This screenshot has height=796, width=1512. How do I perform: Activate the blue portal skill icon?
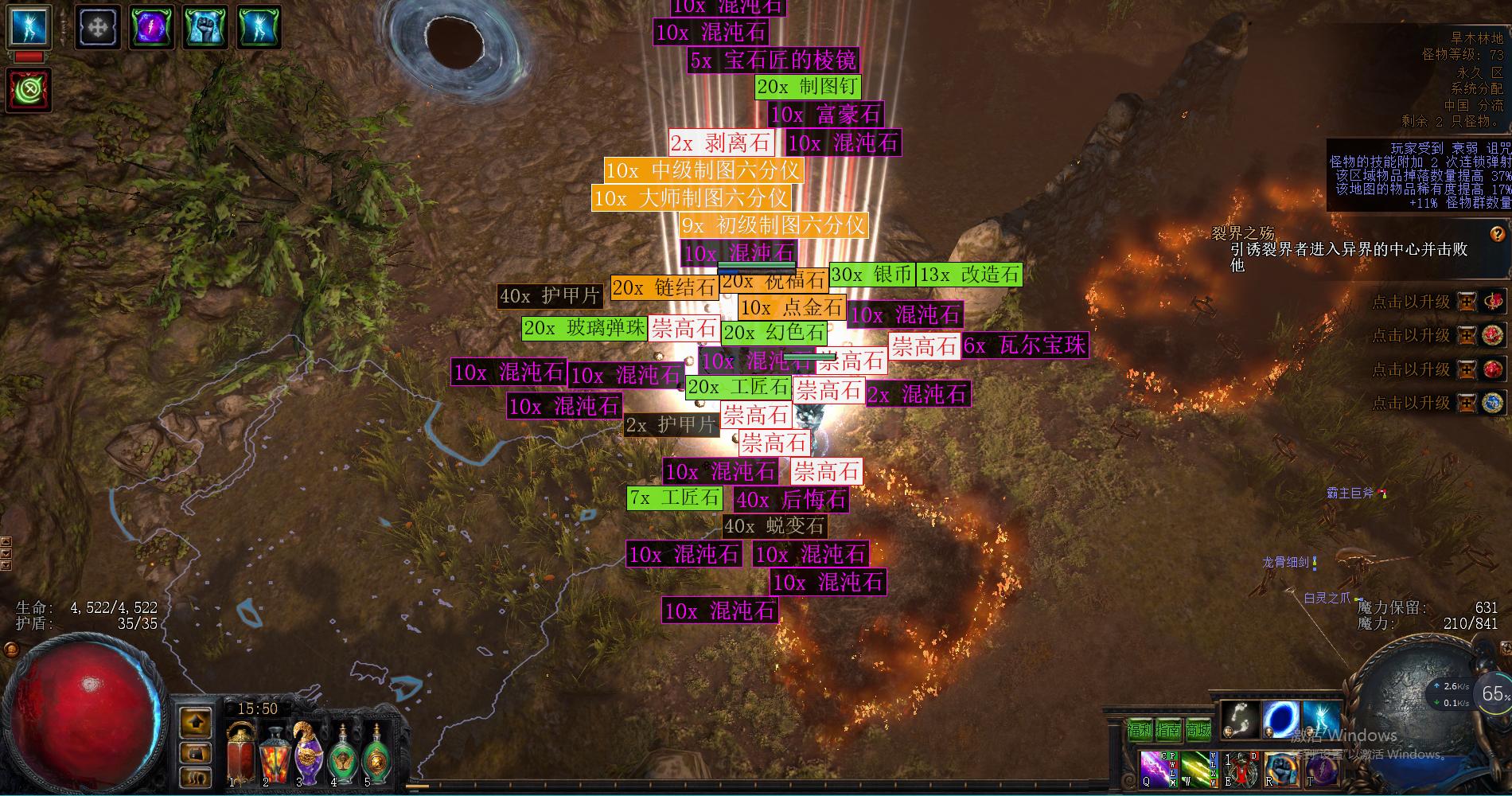1281,719
